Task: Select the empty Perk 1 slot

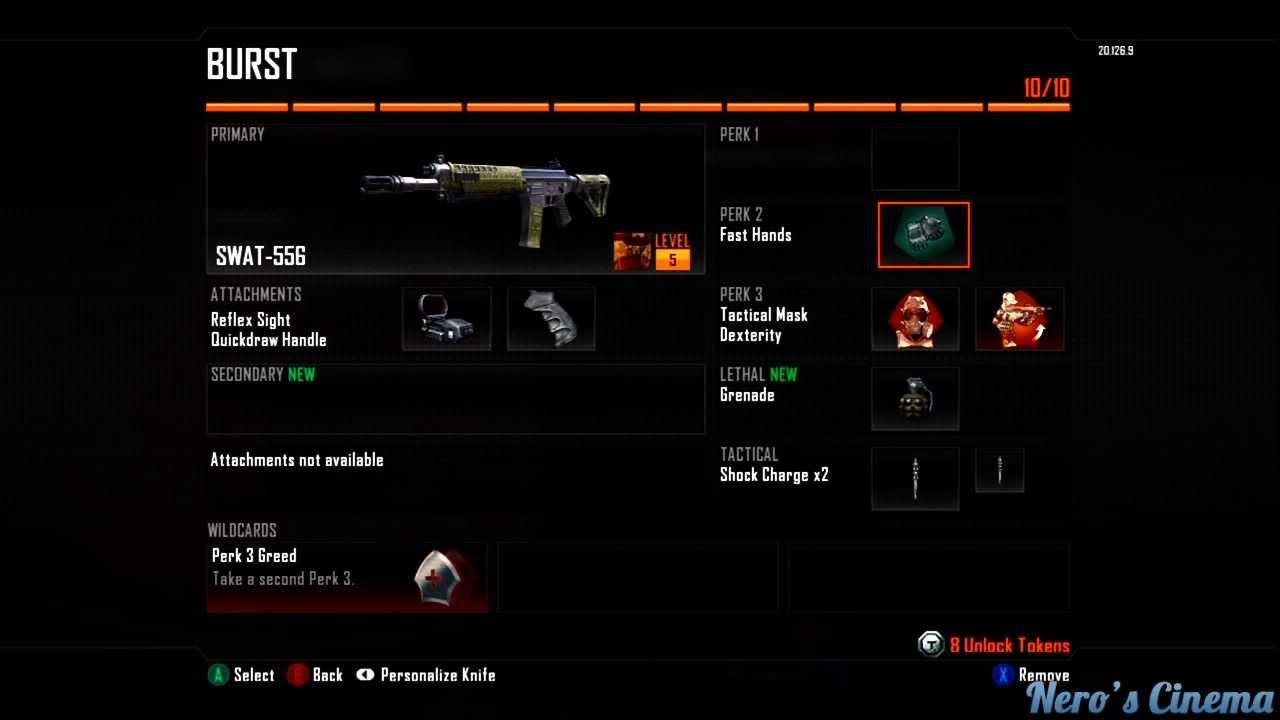Action: point(915,158)
